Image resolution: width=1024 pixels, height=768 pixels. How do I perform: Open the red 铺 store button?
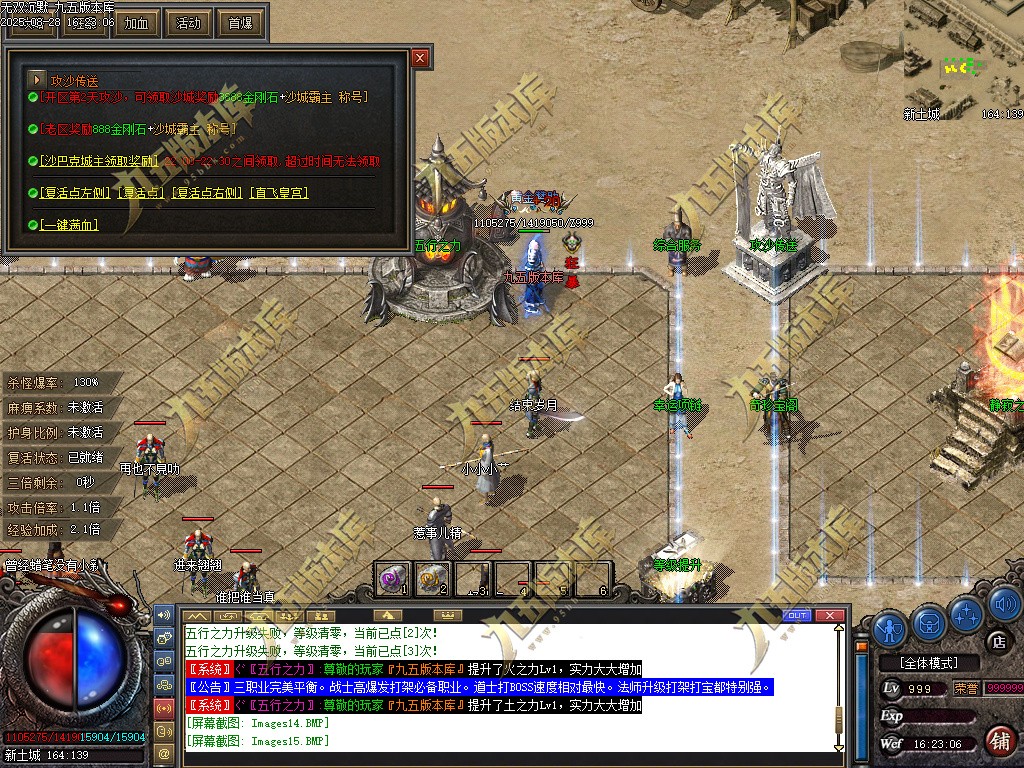[x=999, y=741]
